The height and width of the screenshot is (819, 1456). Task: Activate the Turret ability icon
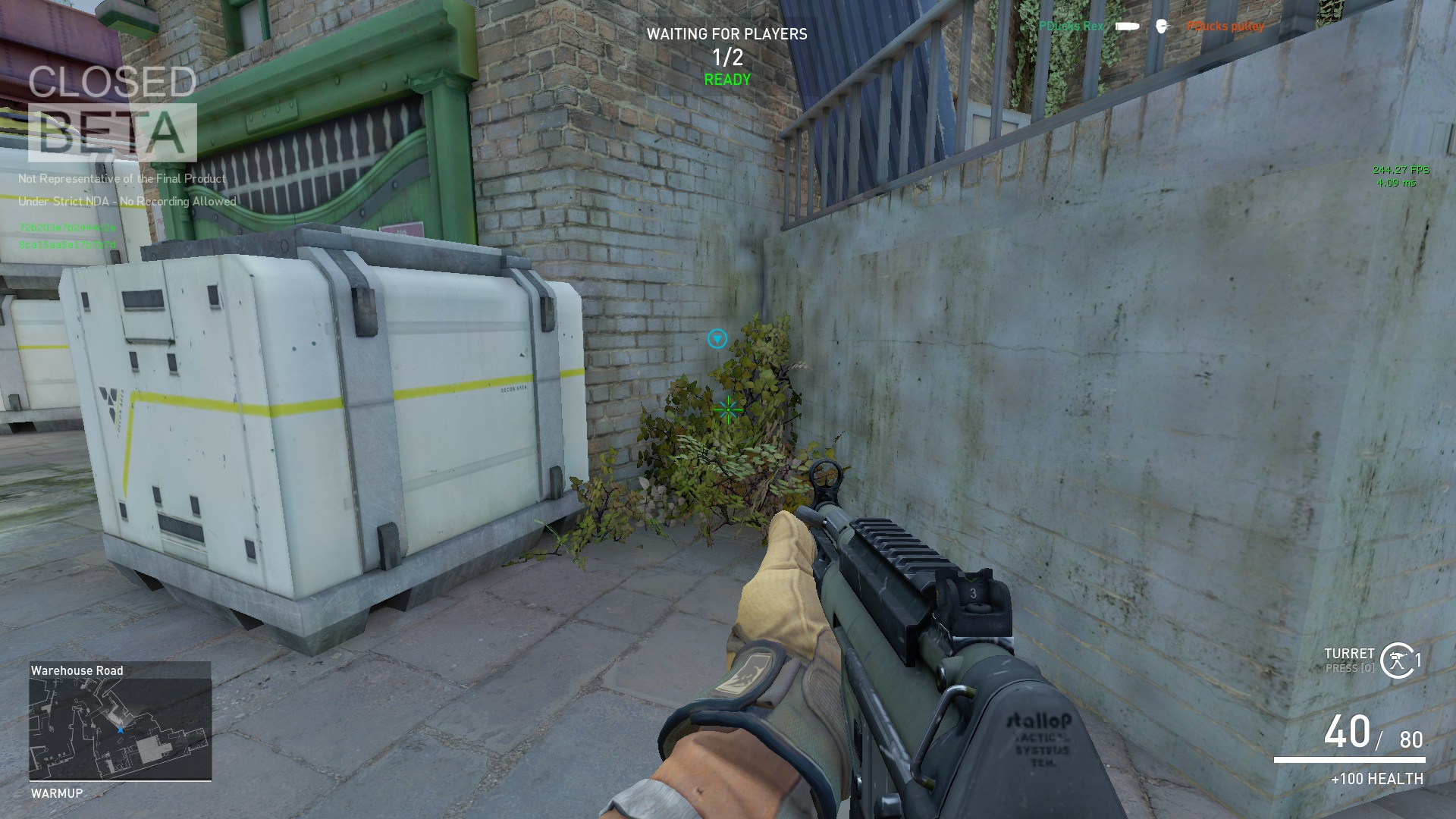[x=1397, y=661]
